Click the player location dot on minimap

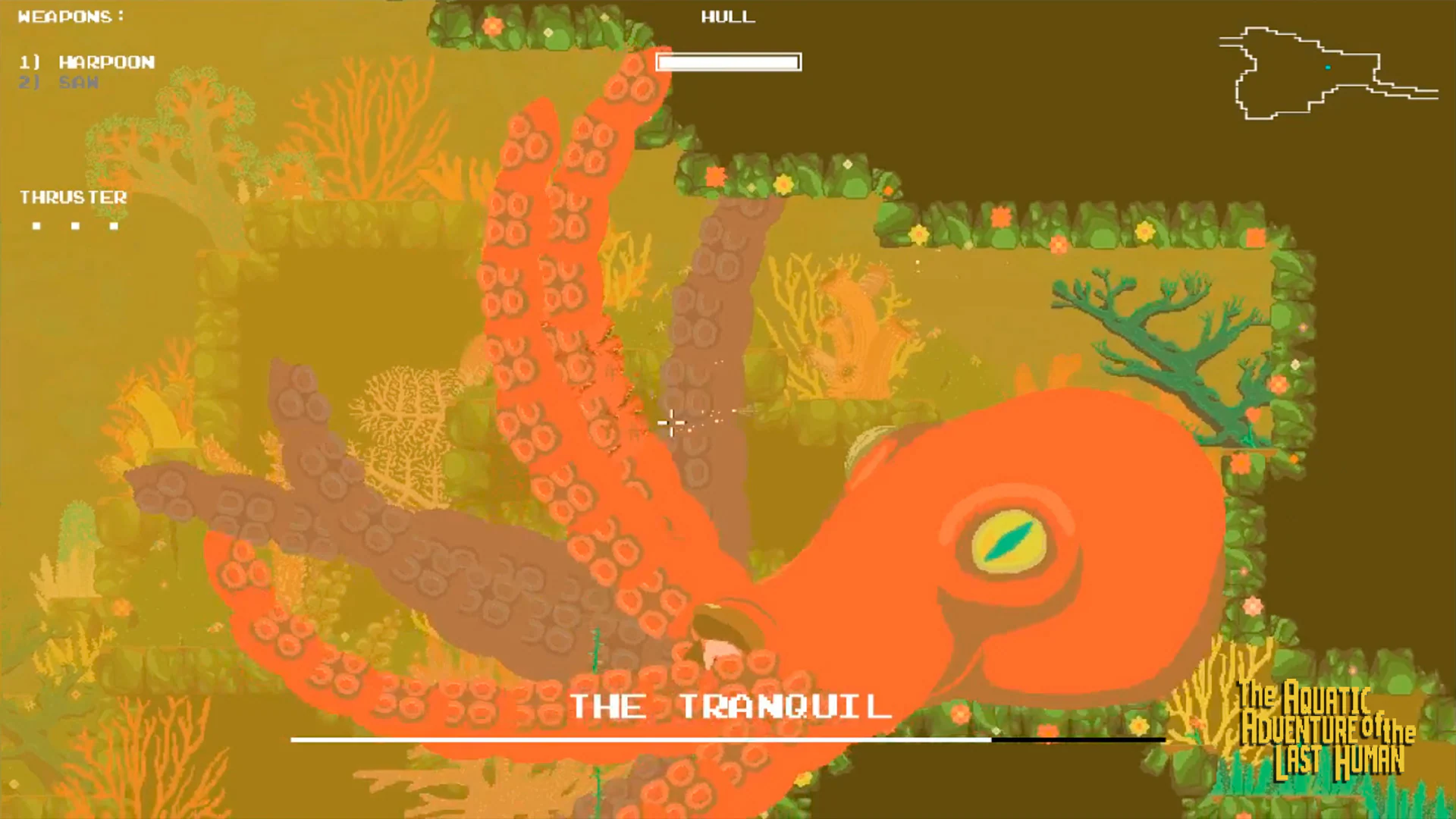(x=1328, y=67)
